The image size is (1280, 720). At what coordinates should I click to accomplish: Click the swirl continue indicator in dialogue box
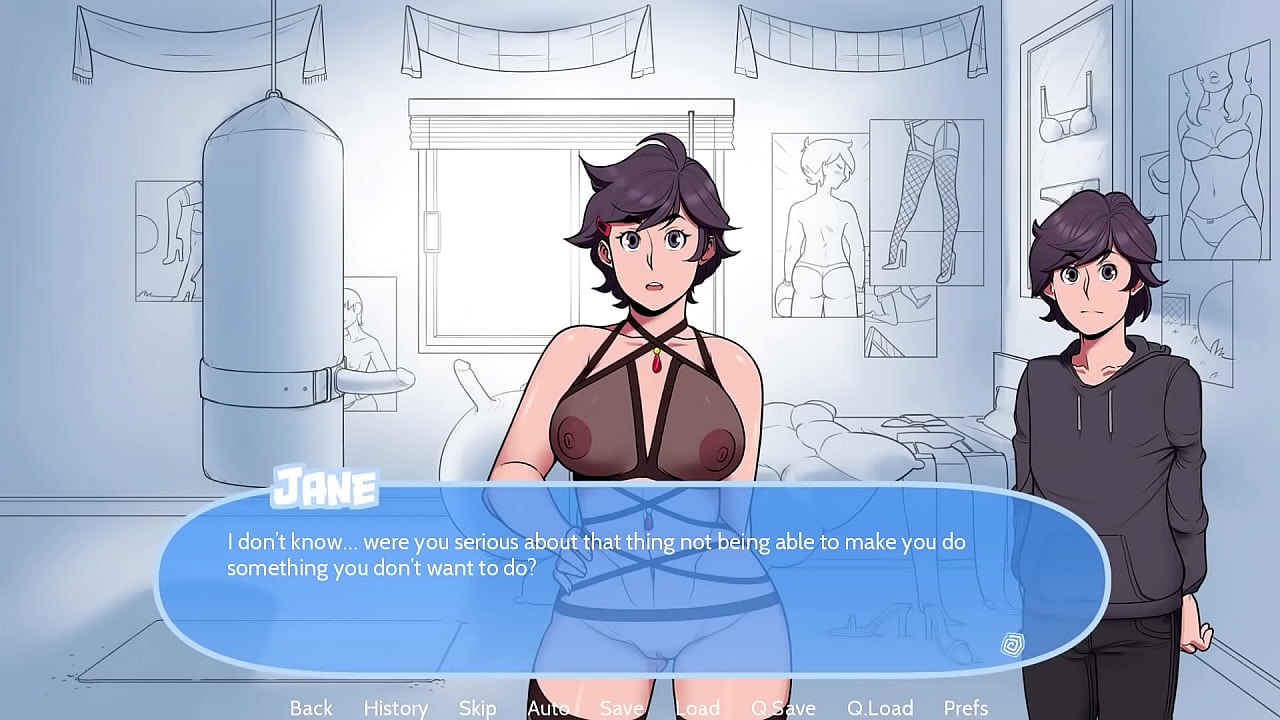[x=1011, y=644]
